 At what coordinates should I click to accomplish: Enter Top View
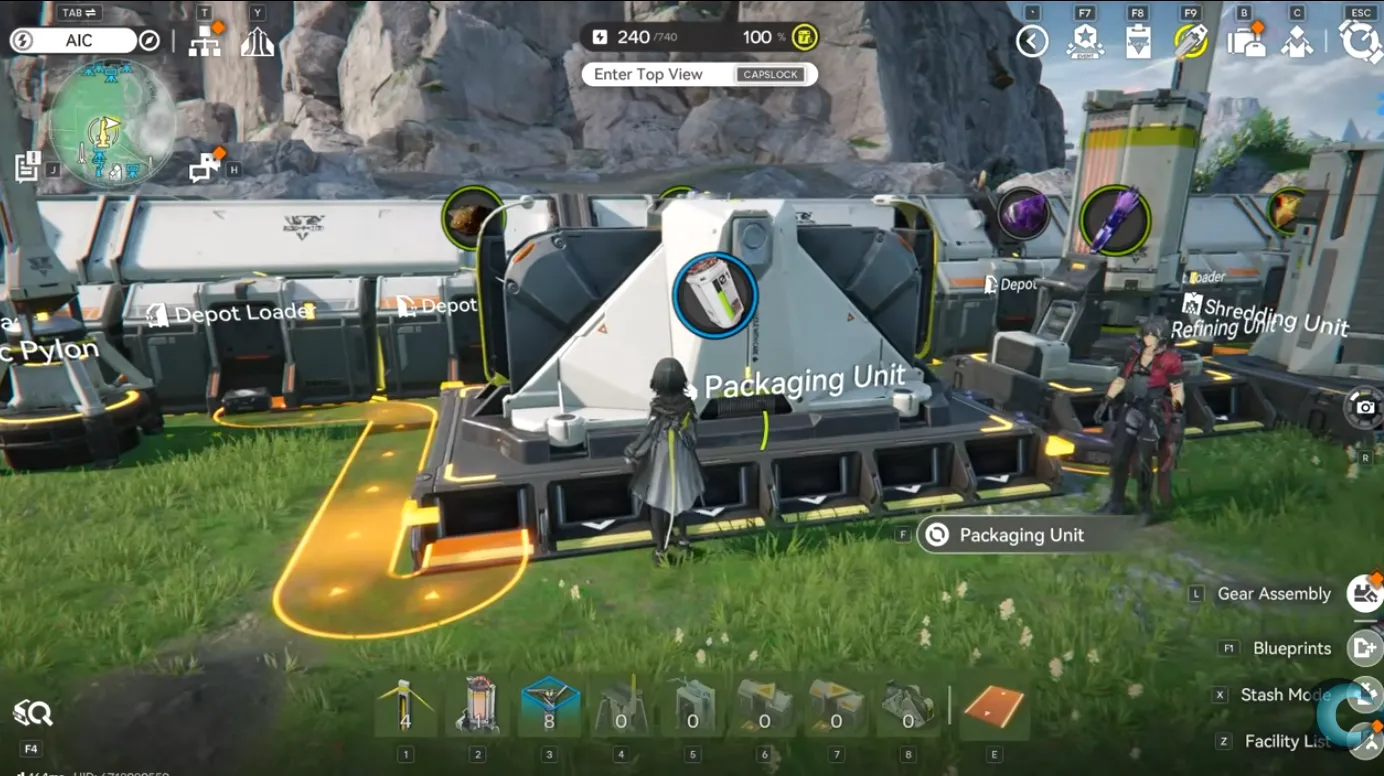point(699,75)
